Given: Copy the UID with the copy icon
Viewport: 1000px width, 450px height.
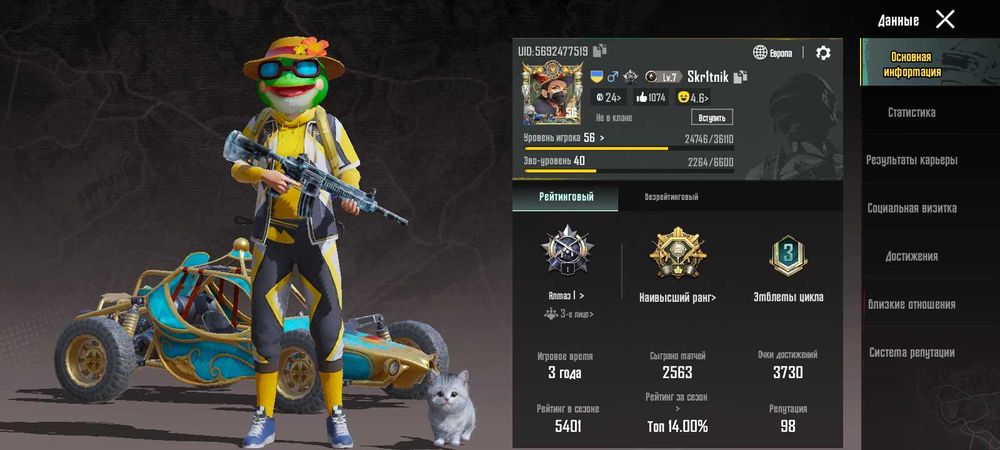Looking at the screenshot, I should pos(600,51).
